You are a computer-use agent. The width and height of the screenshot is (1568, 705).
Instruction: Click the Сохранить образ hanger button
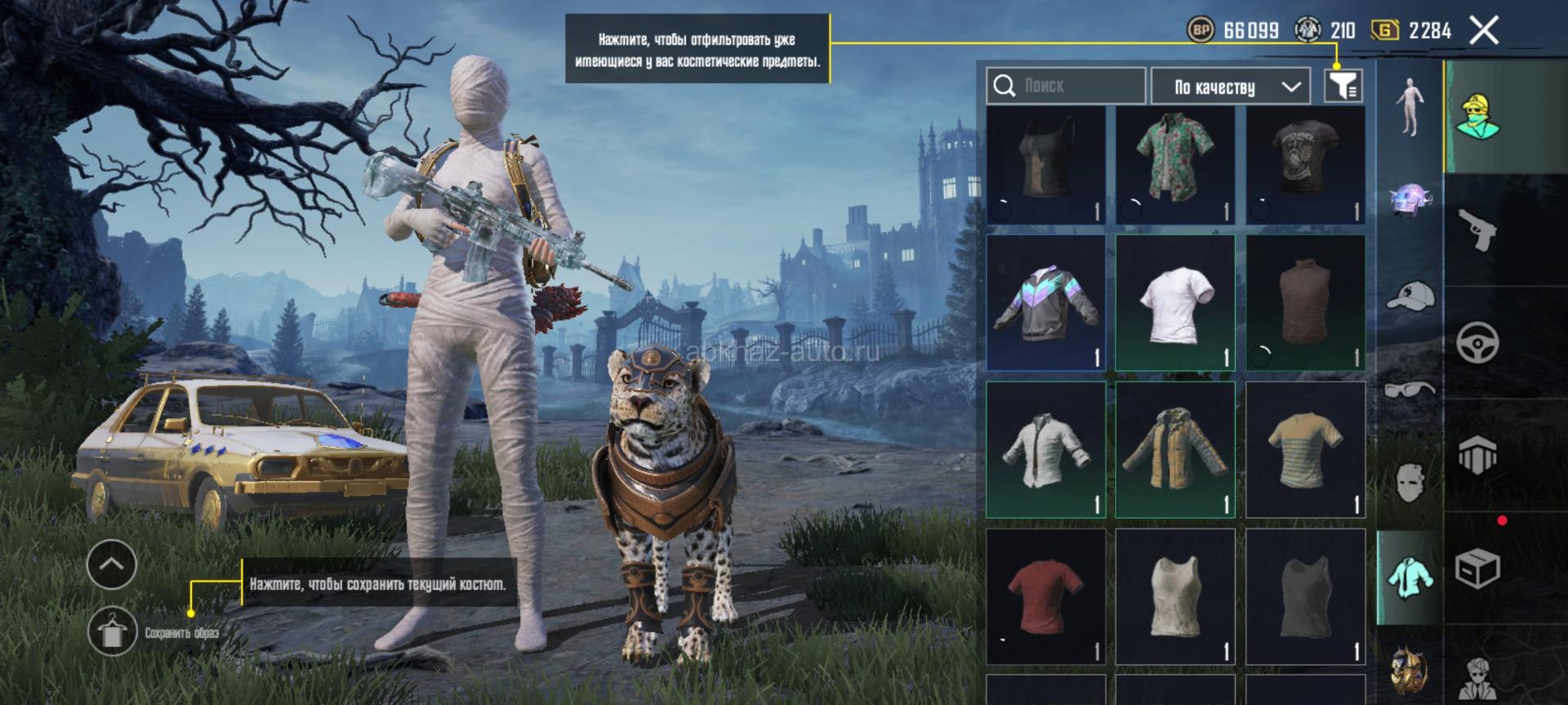pos(113,631)
